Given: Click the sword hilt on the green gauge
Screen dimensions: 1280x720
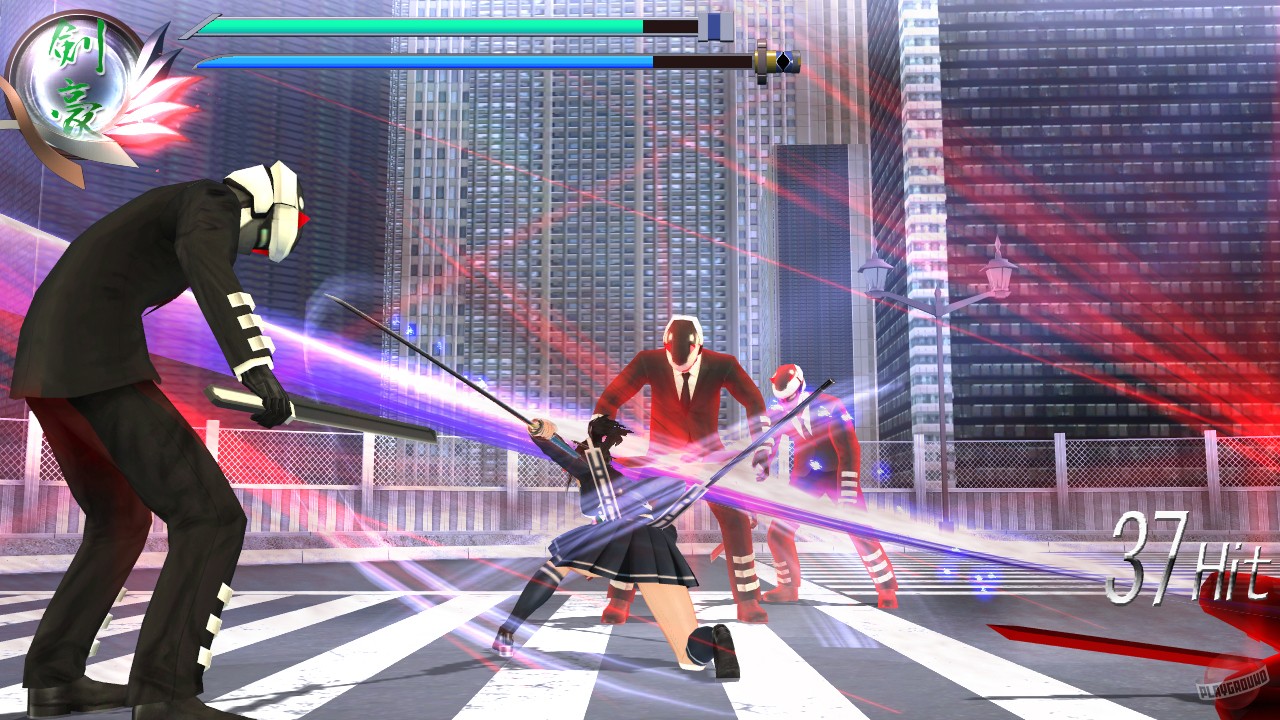Looking at the screenshot, I should tap(712, 26).
